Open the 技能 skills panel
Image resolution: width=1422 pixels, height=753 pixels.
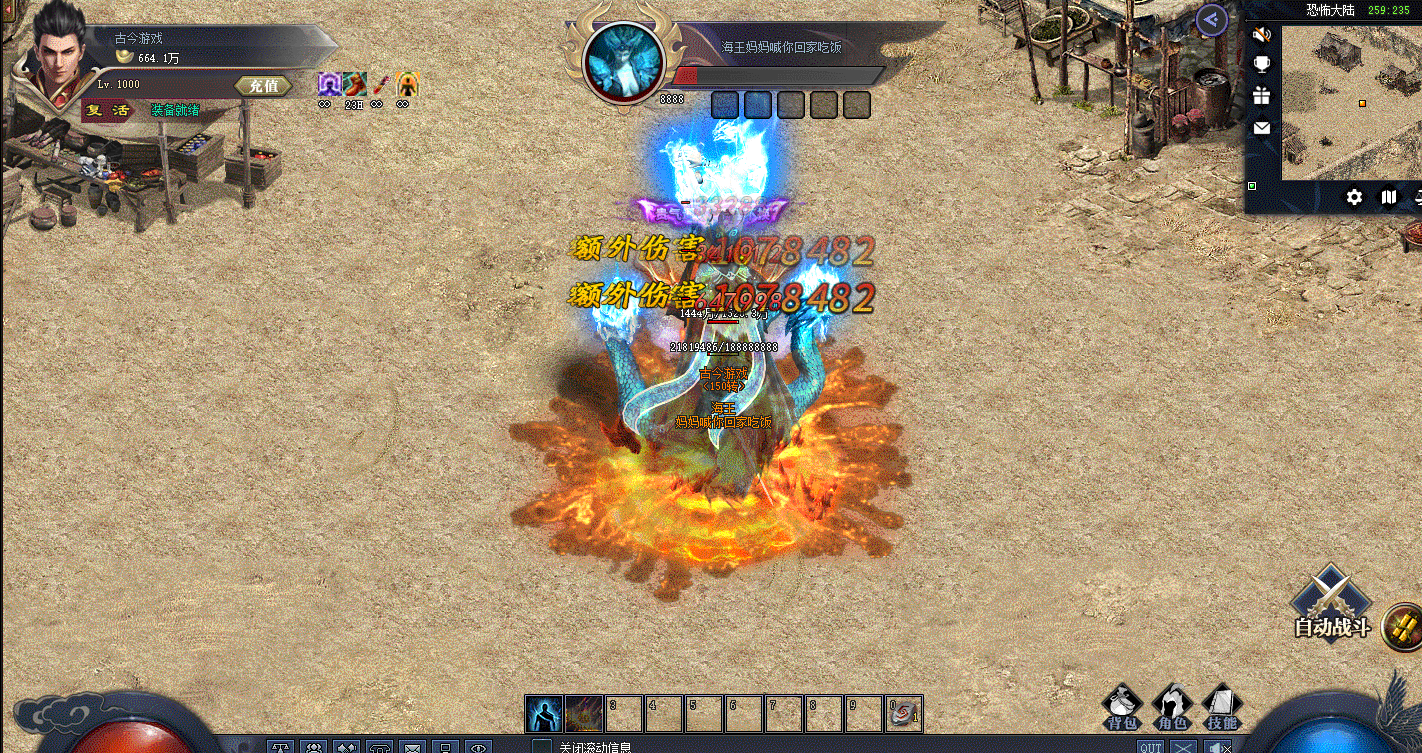1221,706
